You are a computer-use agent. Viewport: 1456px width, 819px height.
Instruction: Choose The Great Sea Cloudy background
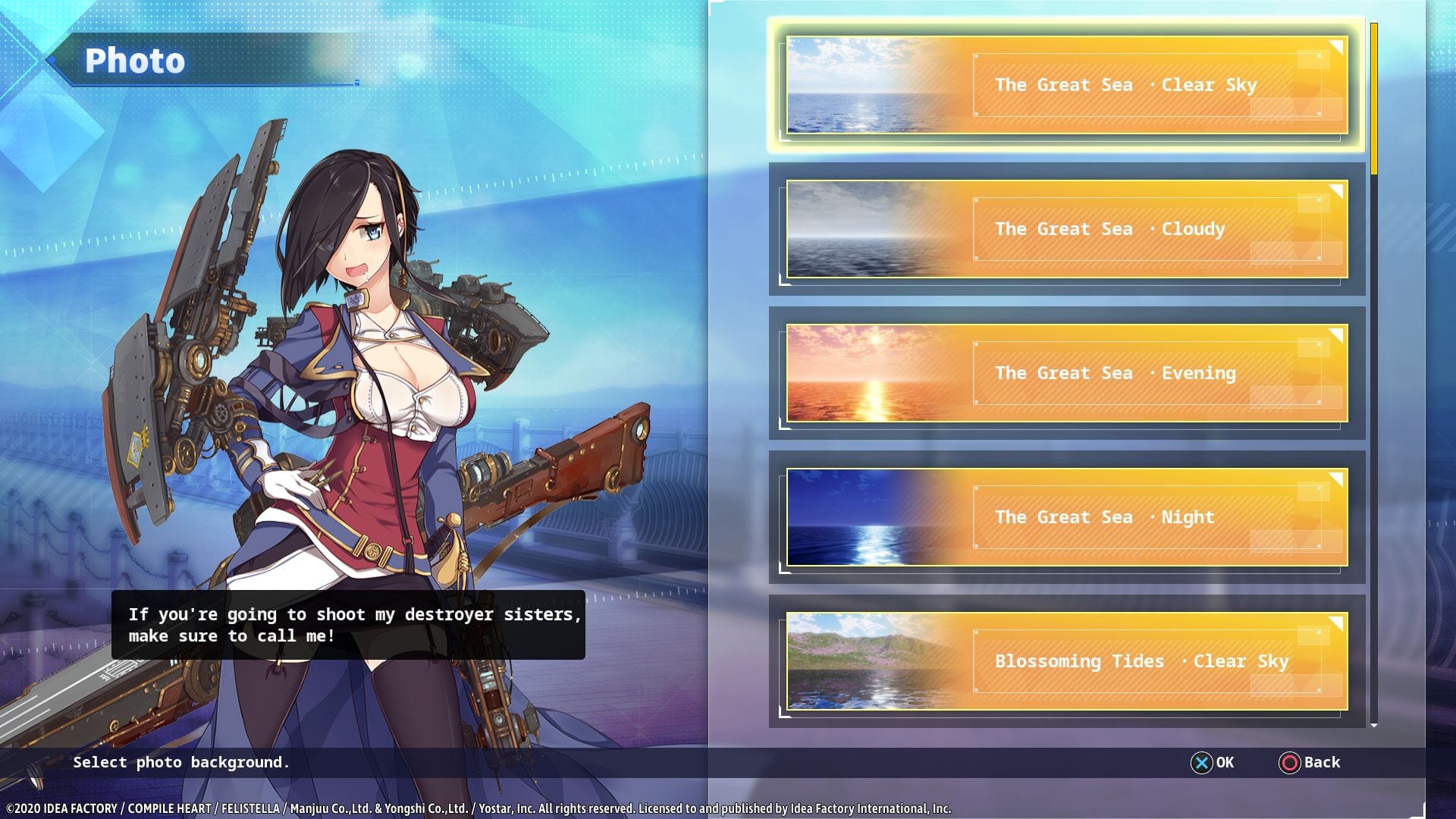pos(1066,229)
